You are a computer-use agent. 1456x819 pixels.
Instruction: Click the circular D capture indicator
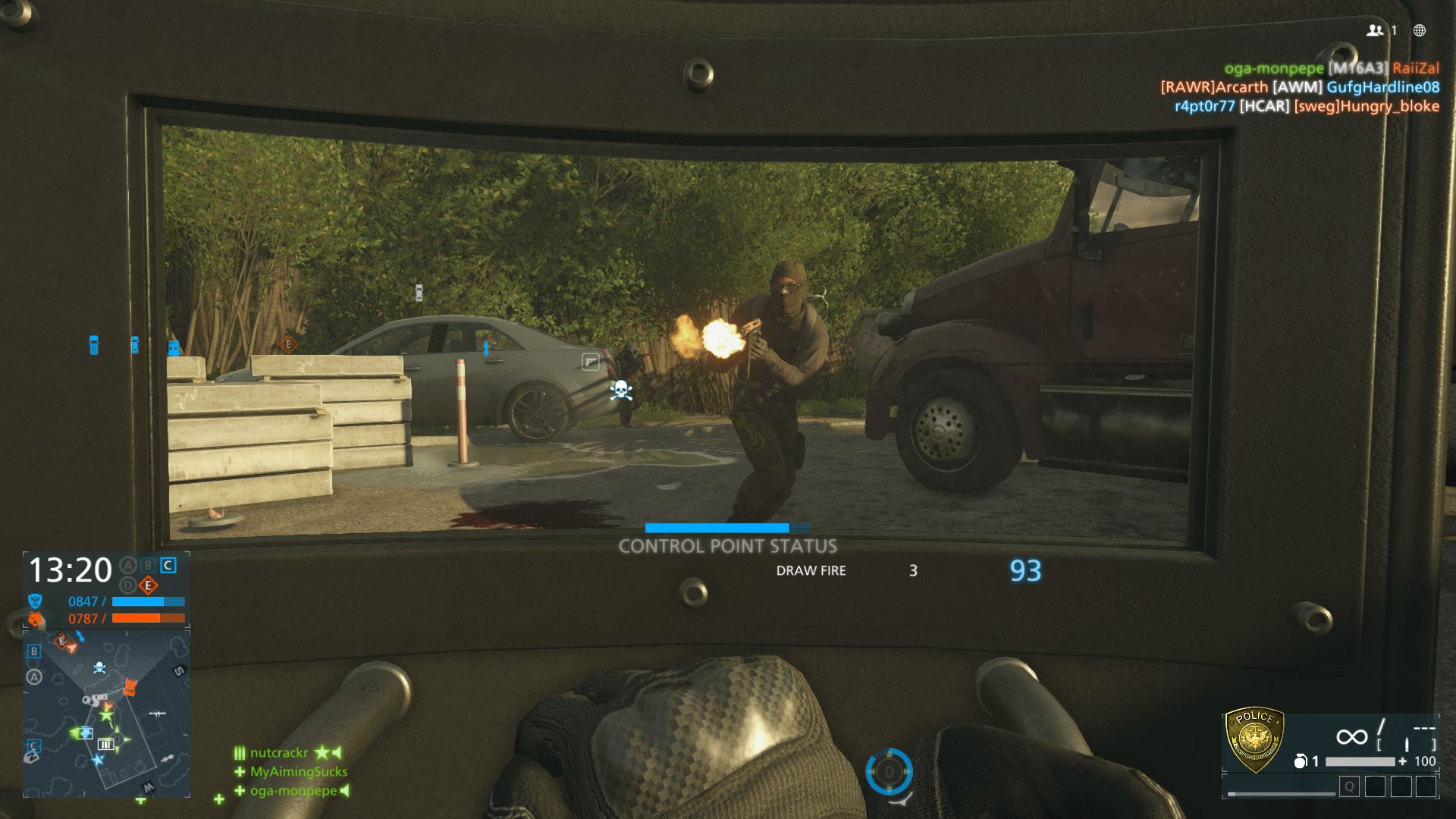click(889, 771)
